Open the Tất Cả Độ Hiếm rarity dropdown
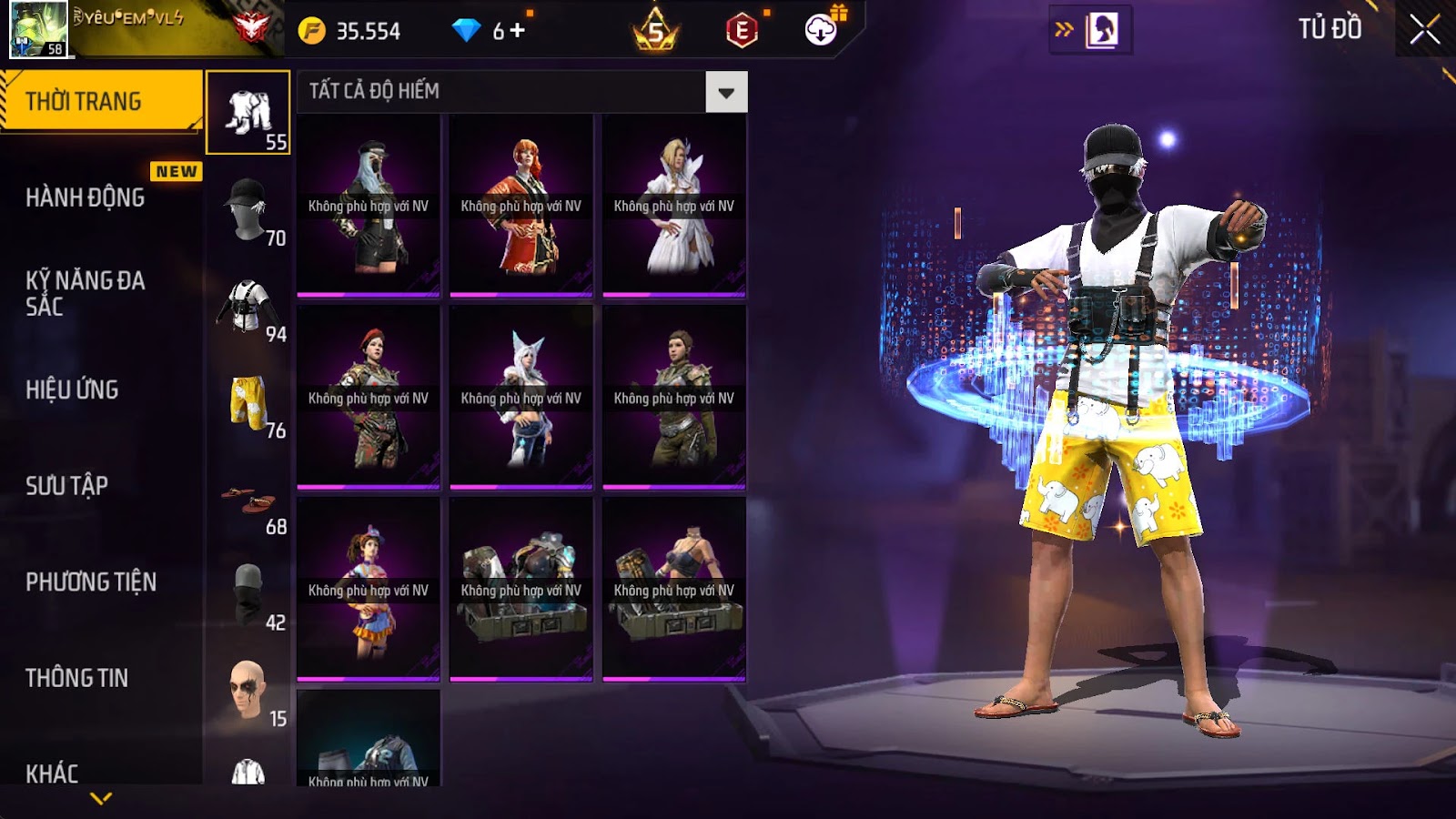 (725, 92)
